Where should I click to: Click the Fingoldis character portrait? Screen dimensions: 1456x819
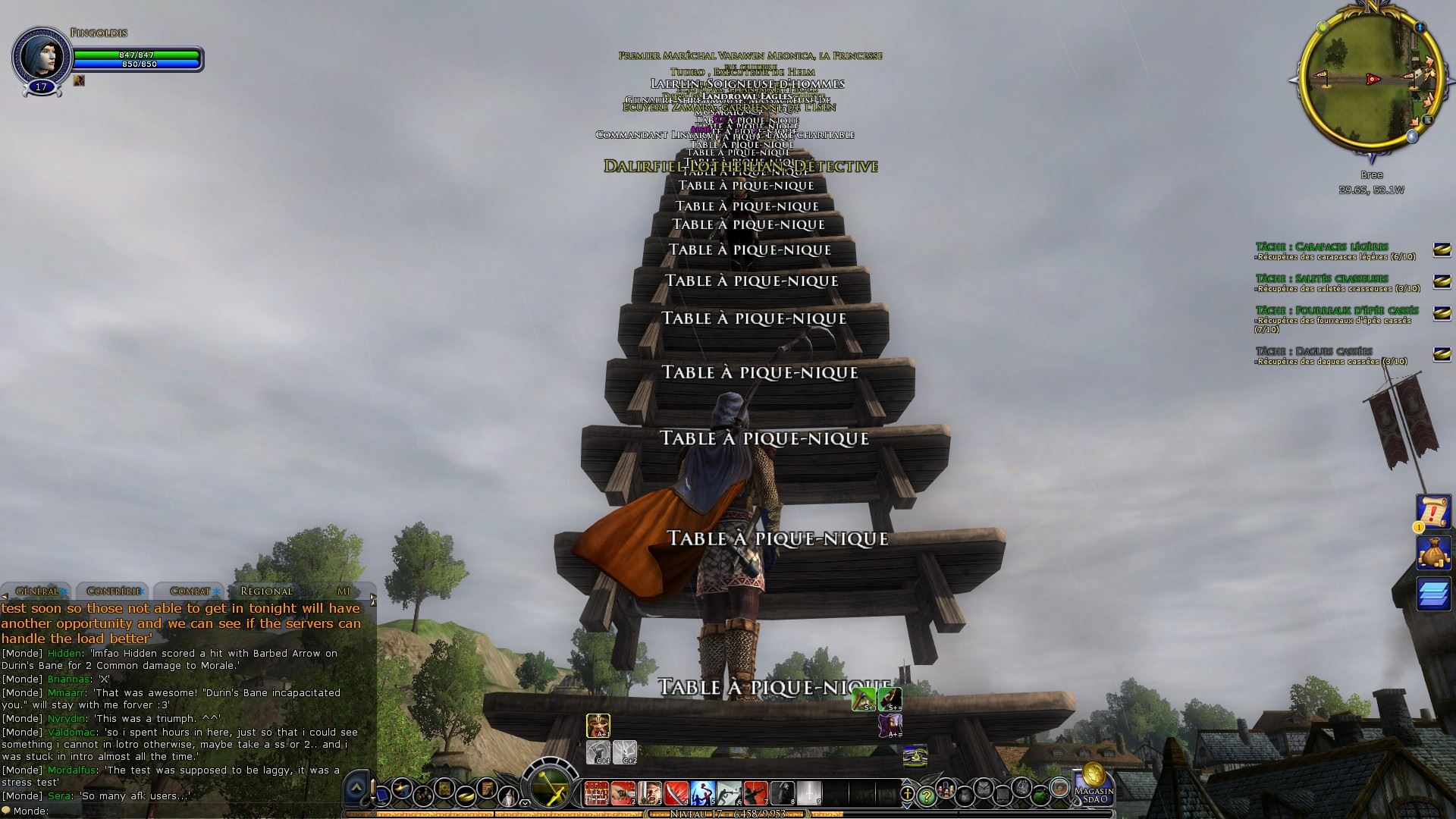coord(41,57)
